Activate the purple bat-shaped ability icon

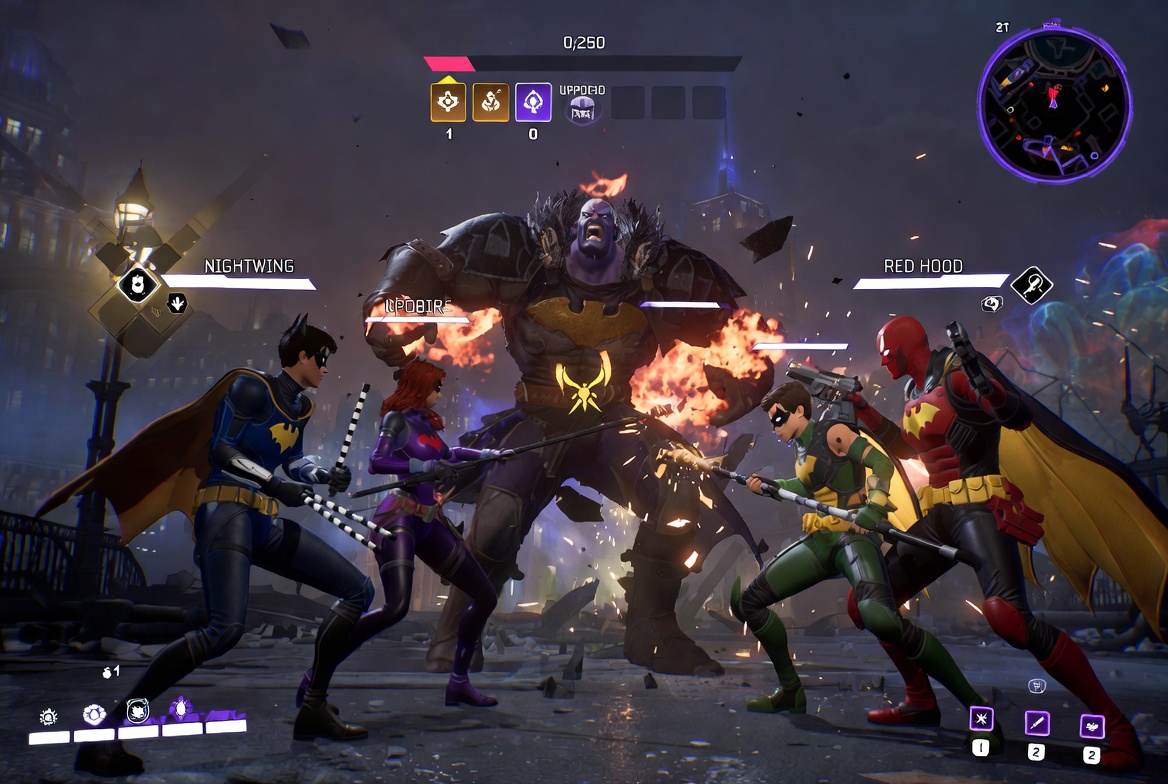[x=1091, y=726]
